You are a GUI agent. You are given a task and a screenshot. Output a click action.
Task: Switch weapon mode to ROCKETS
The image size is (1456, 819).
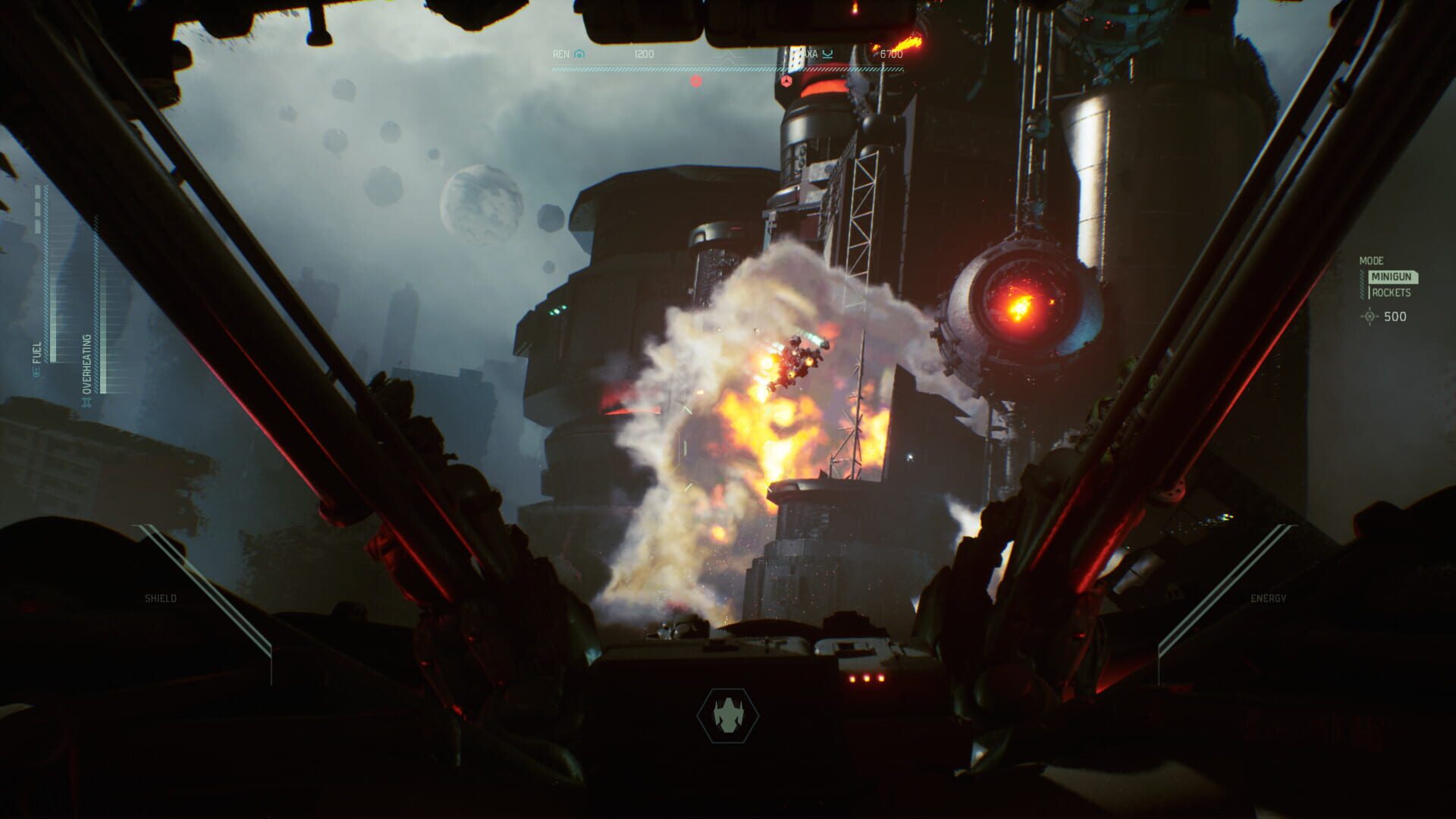(1392, 293)
